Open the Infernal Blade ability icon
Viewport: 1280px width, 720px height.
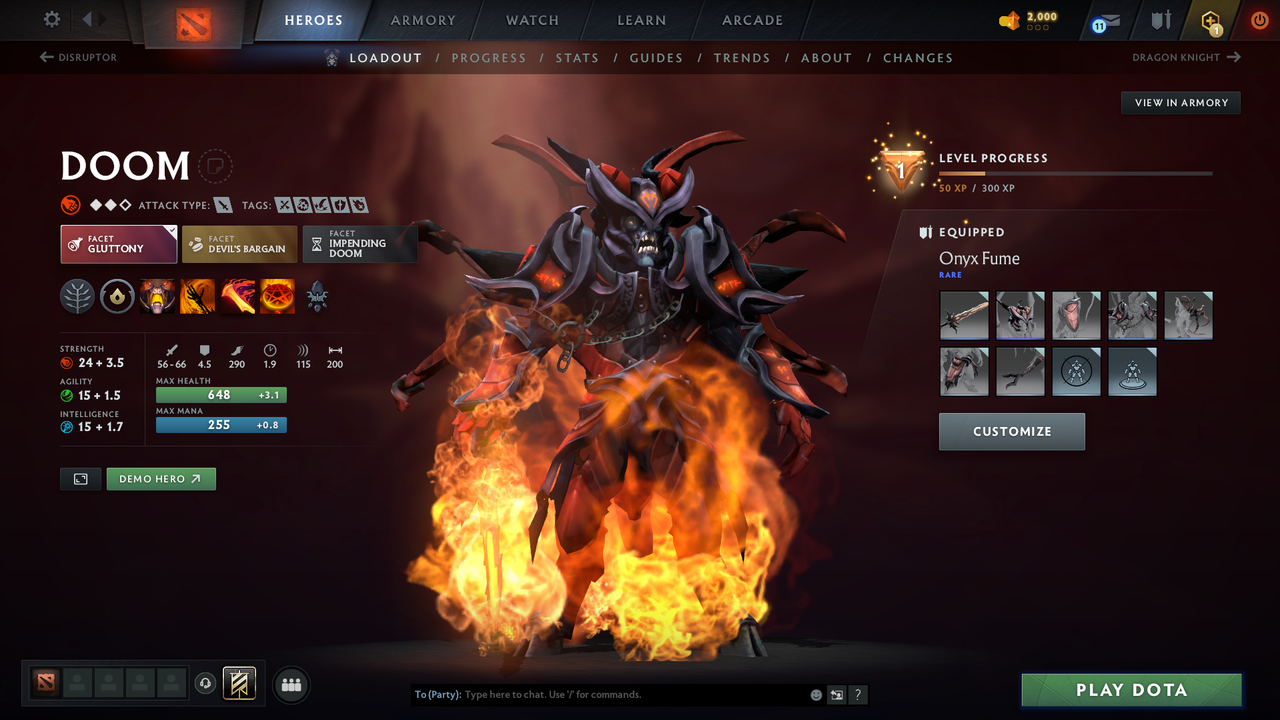coord(237,296)
